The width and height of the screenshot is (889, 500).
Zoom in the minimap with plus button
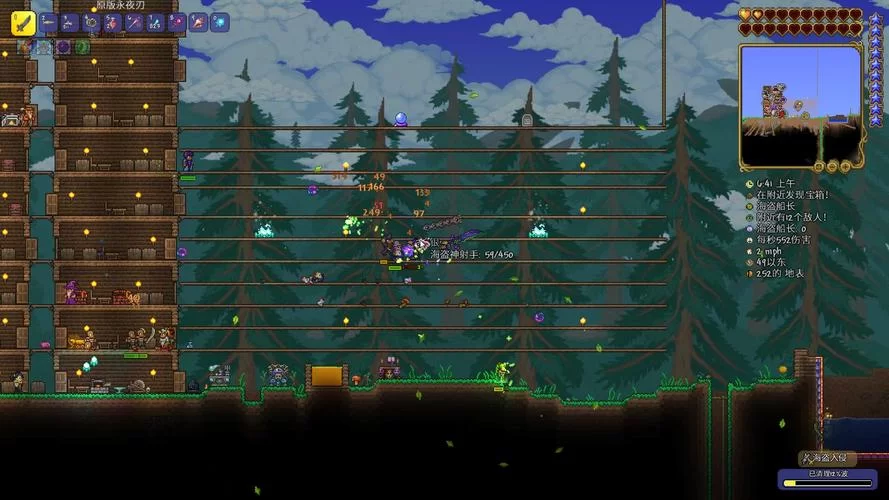[x=846, y=167]
